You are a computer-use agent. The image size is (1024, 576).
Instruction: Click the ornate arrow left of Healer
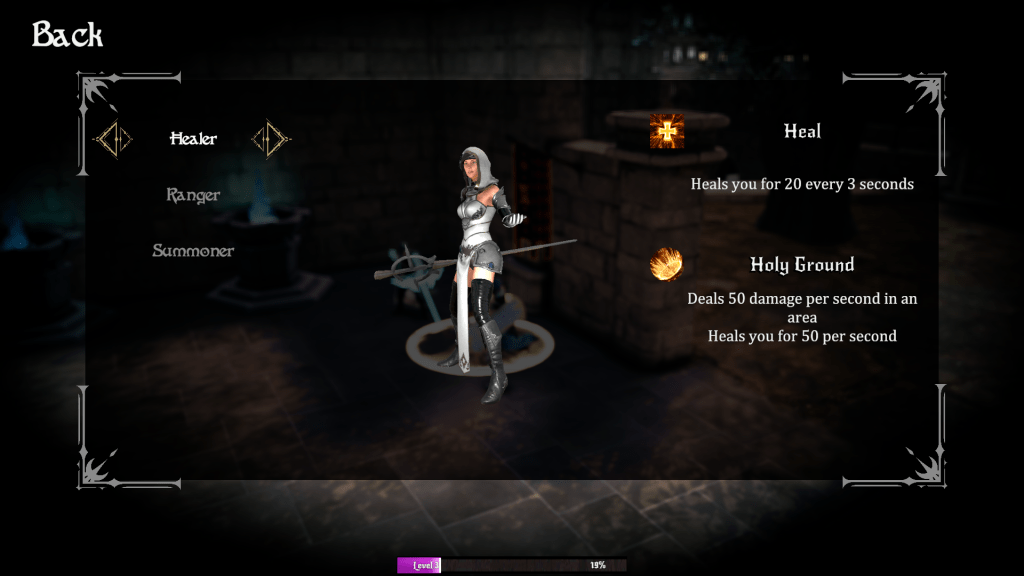point(113,139)
